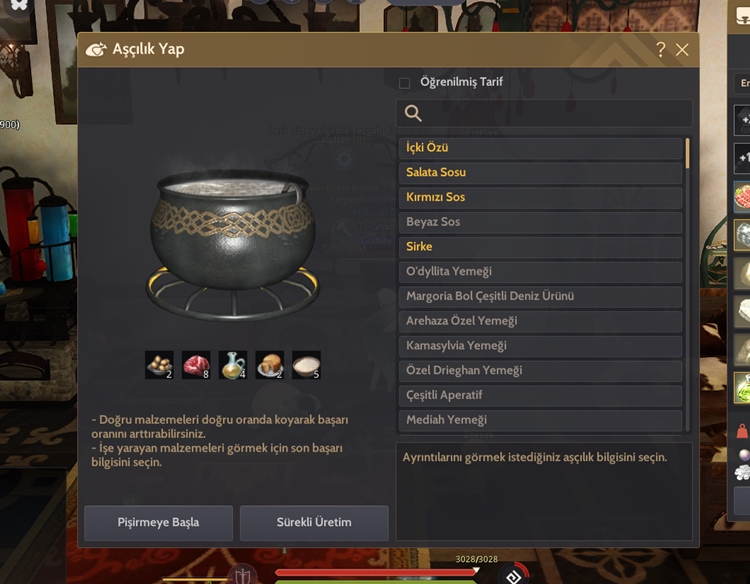Select the raw meat ingredient slot
Image resolution: width=750 pixels, height=584 pixels.
[x=196, y=365]
